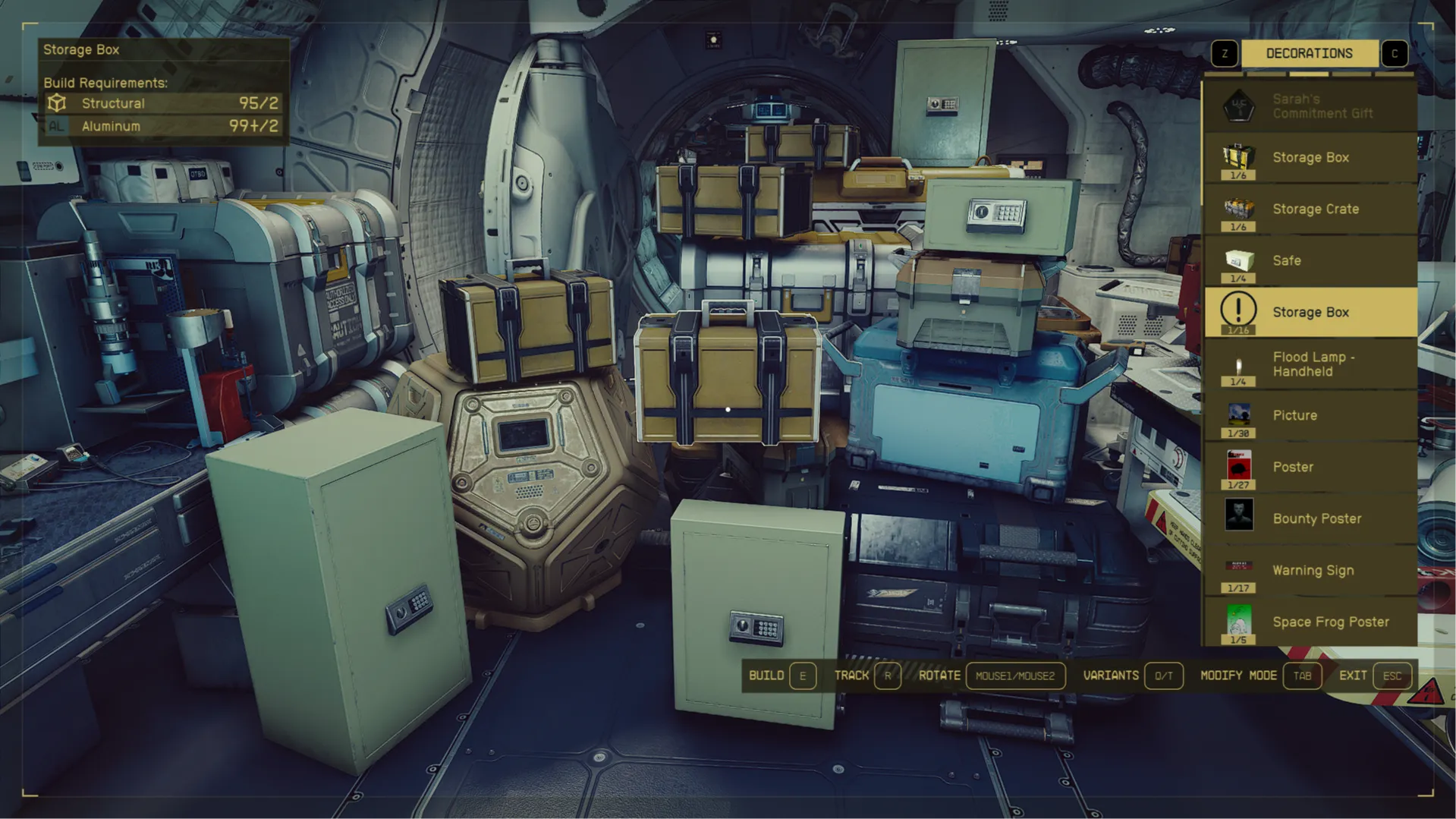Screen dimensions: 1456x819
Task: Select the Sarah's Commitment Gift entry
Action: coord(1310,106)
